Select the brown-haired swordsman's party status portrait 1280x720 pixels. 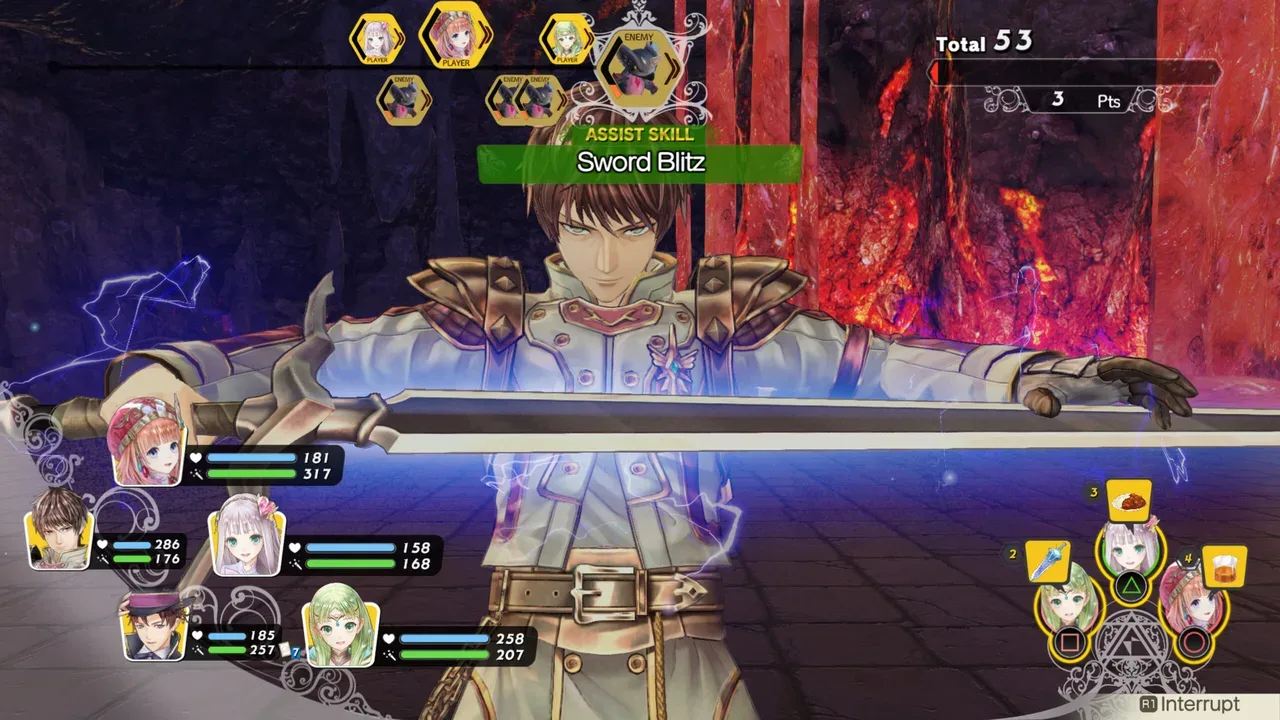pos(60,529)
